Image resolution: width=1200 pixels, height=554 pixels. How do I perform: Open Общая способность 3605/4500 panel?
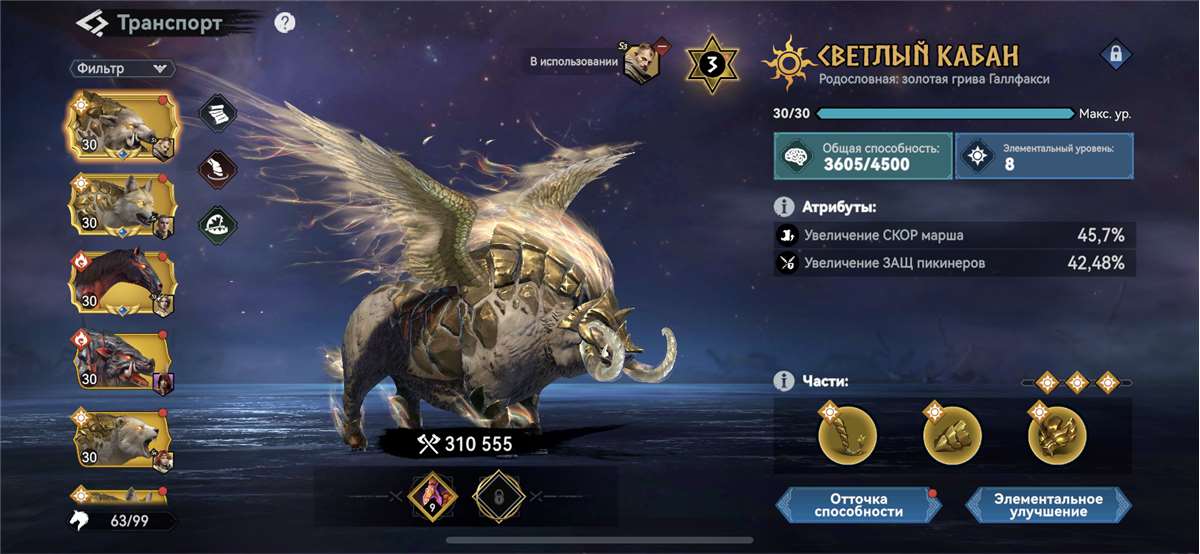tap(862, 157)
